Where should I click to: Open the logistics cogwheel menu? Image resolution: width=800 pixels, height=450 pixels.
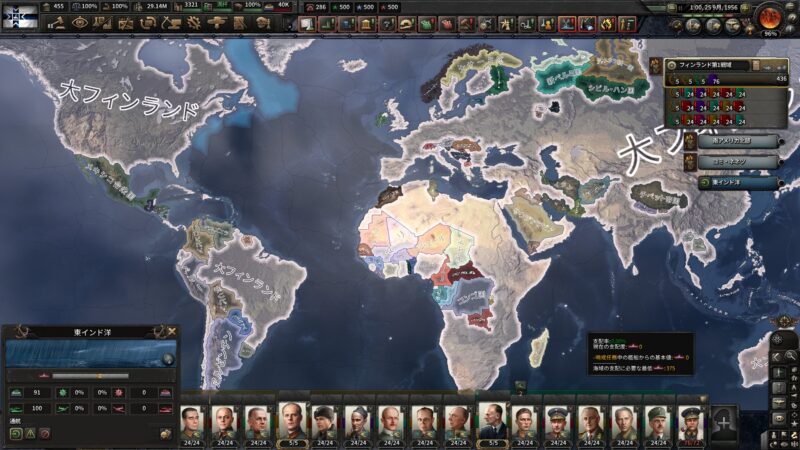[x=195, y=23]
